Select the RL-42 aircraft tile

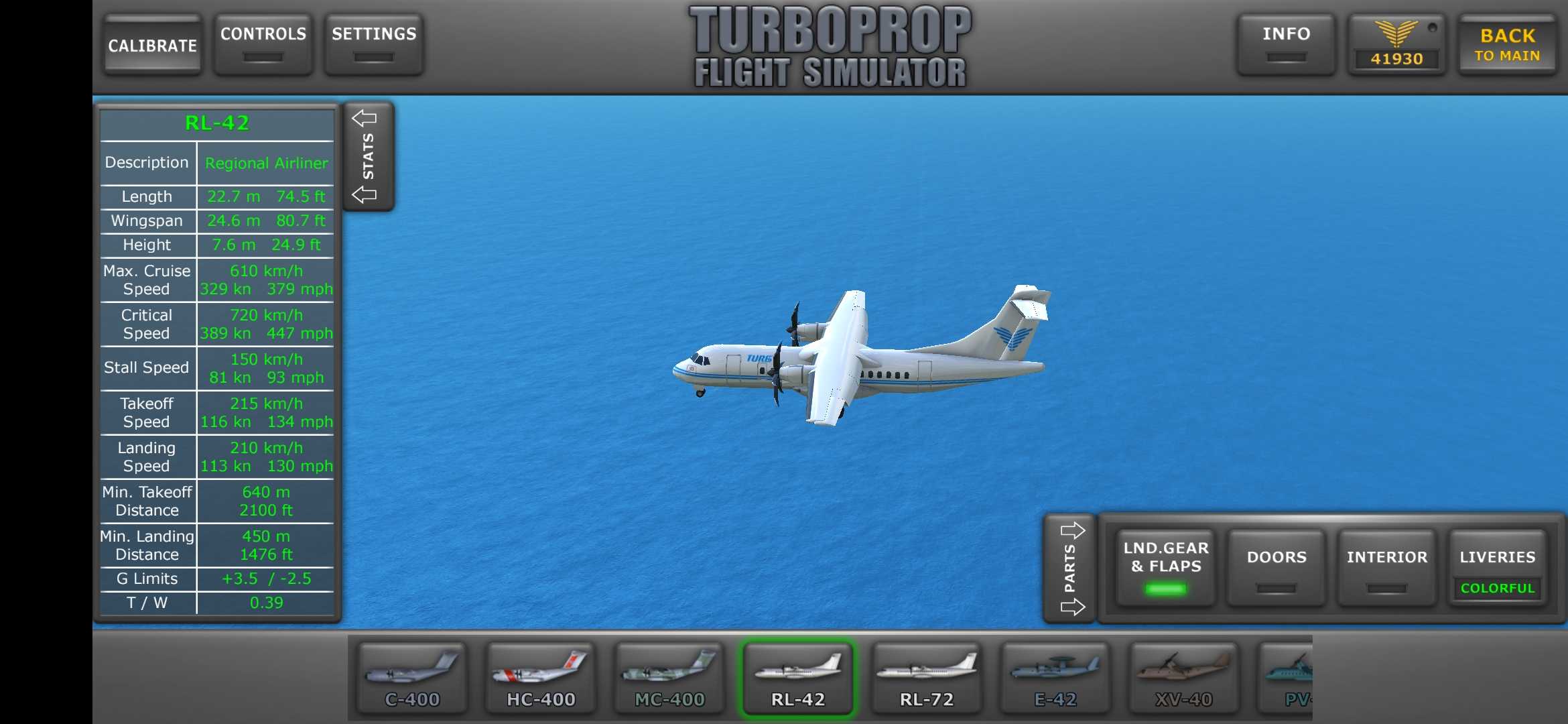click(x=798, y=678)
